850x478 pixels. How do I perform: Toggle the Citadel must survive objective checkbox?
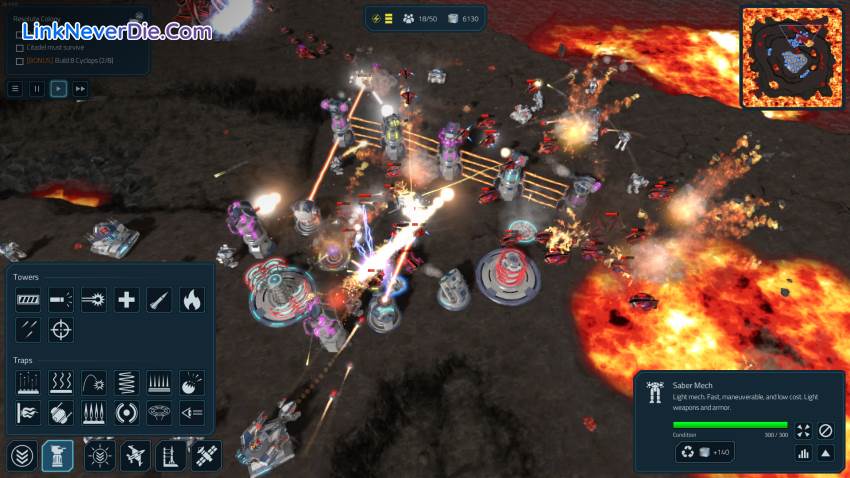[20, 47]
